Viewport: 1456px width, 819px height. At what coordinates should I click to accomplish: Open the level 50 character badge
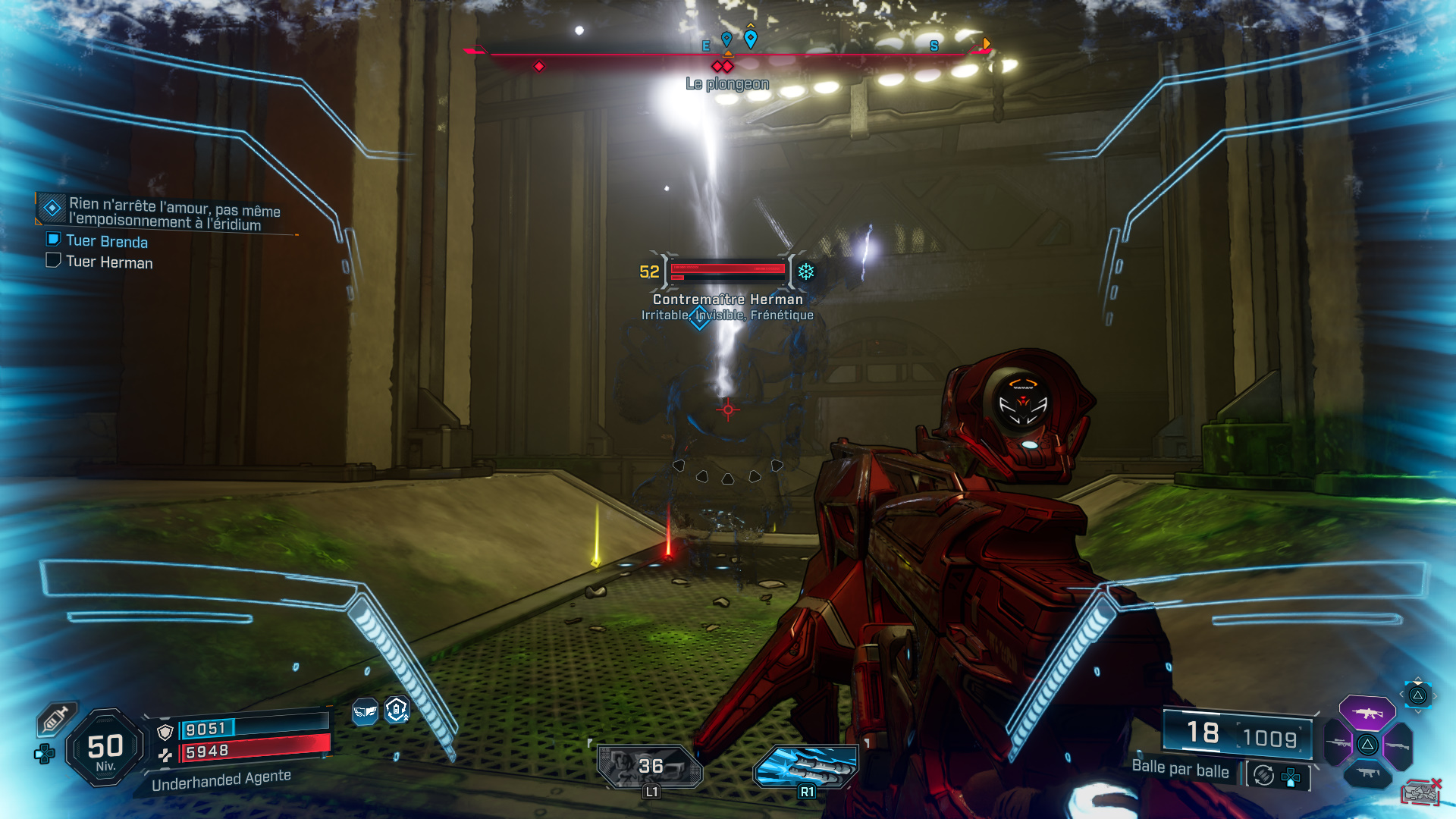coord(105,748)
